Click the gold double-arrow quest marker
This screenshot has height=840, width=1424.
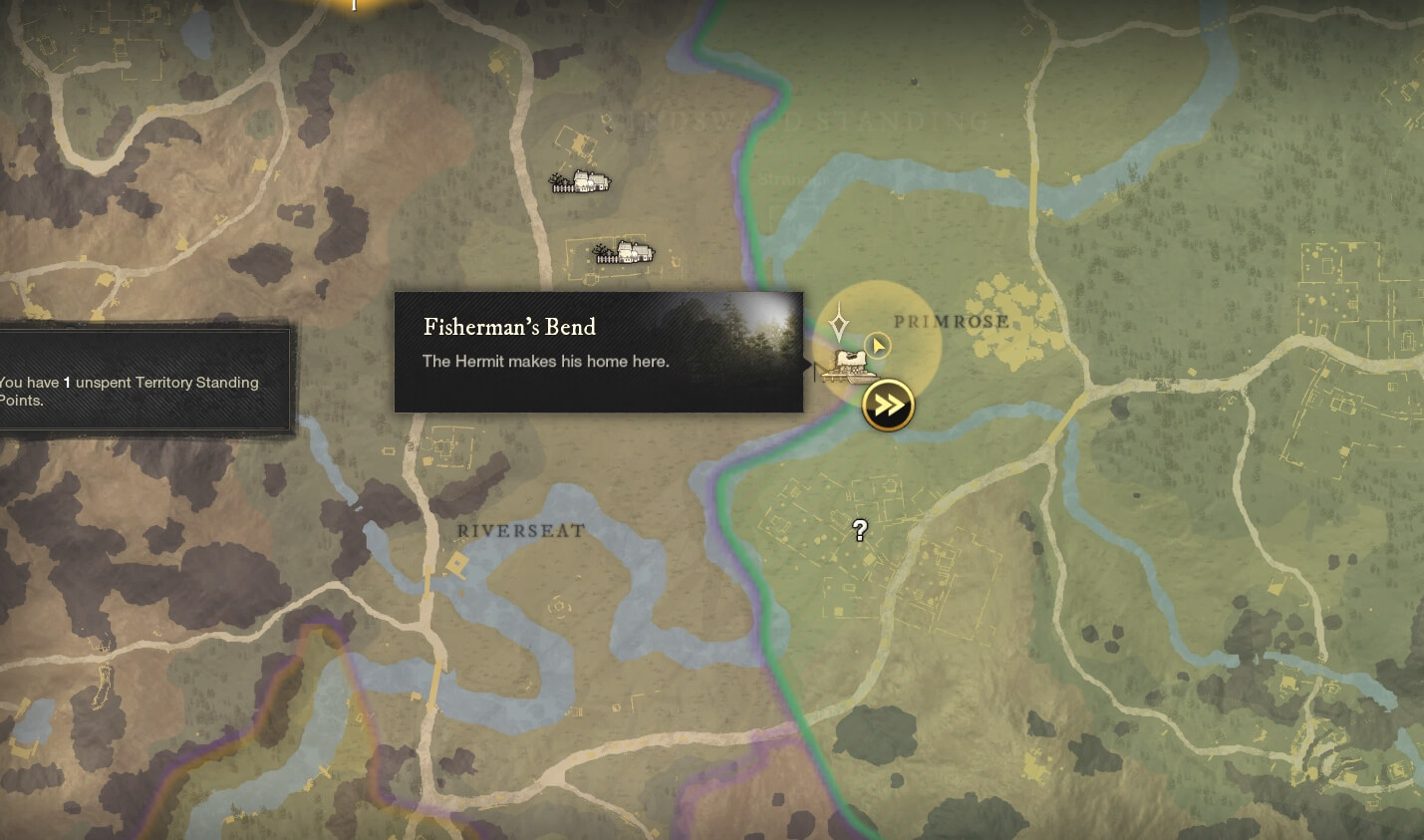coord(888,406)
